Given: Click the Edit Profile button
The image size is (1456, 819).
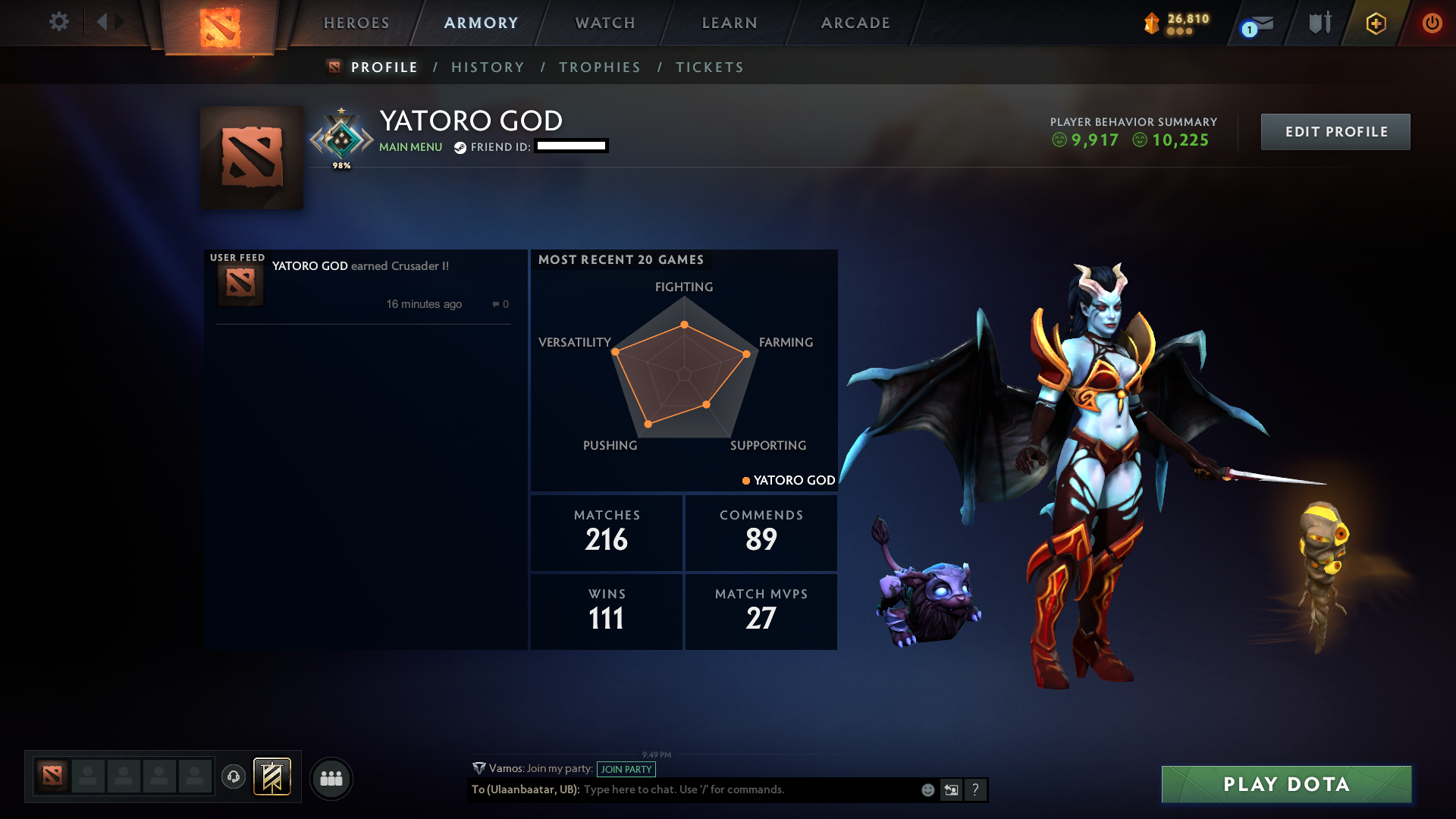Looking at the screenshot, I should (x=1335, y=132).
